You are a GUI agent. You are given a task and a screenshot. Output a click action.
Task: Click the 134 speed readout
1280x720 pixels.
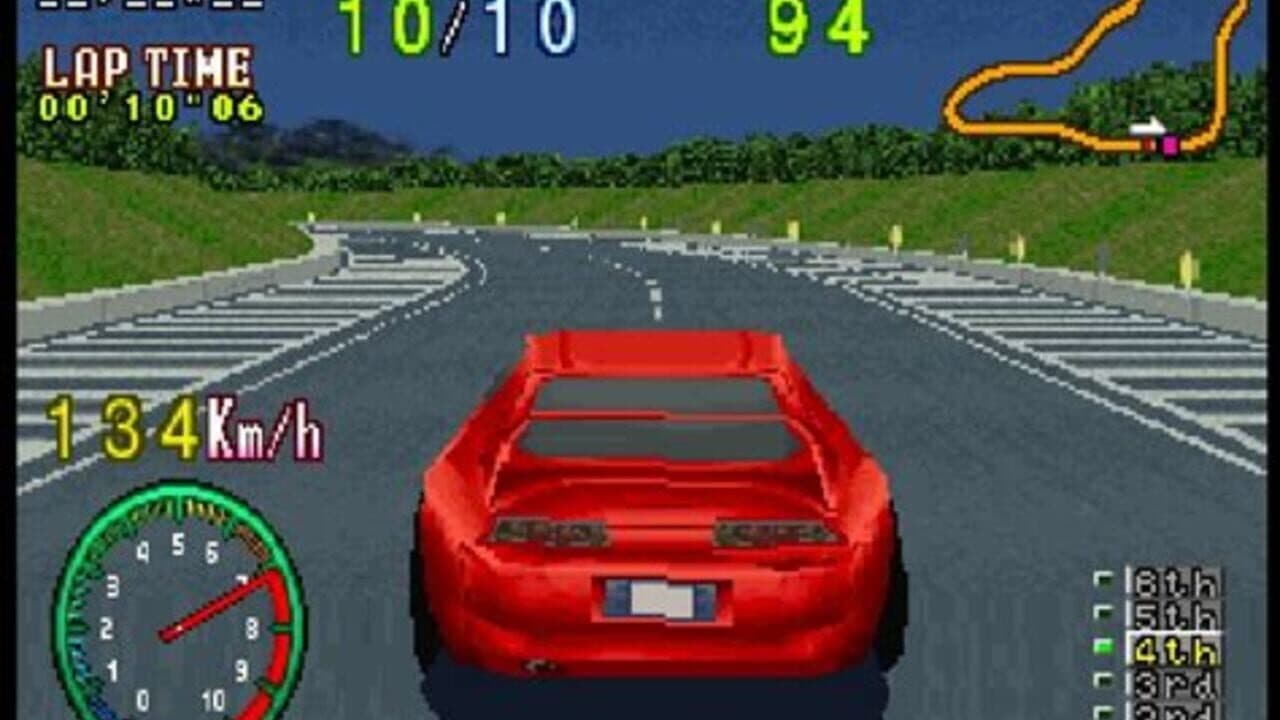point(125,425)
